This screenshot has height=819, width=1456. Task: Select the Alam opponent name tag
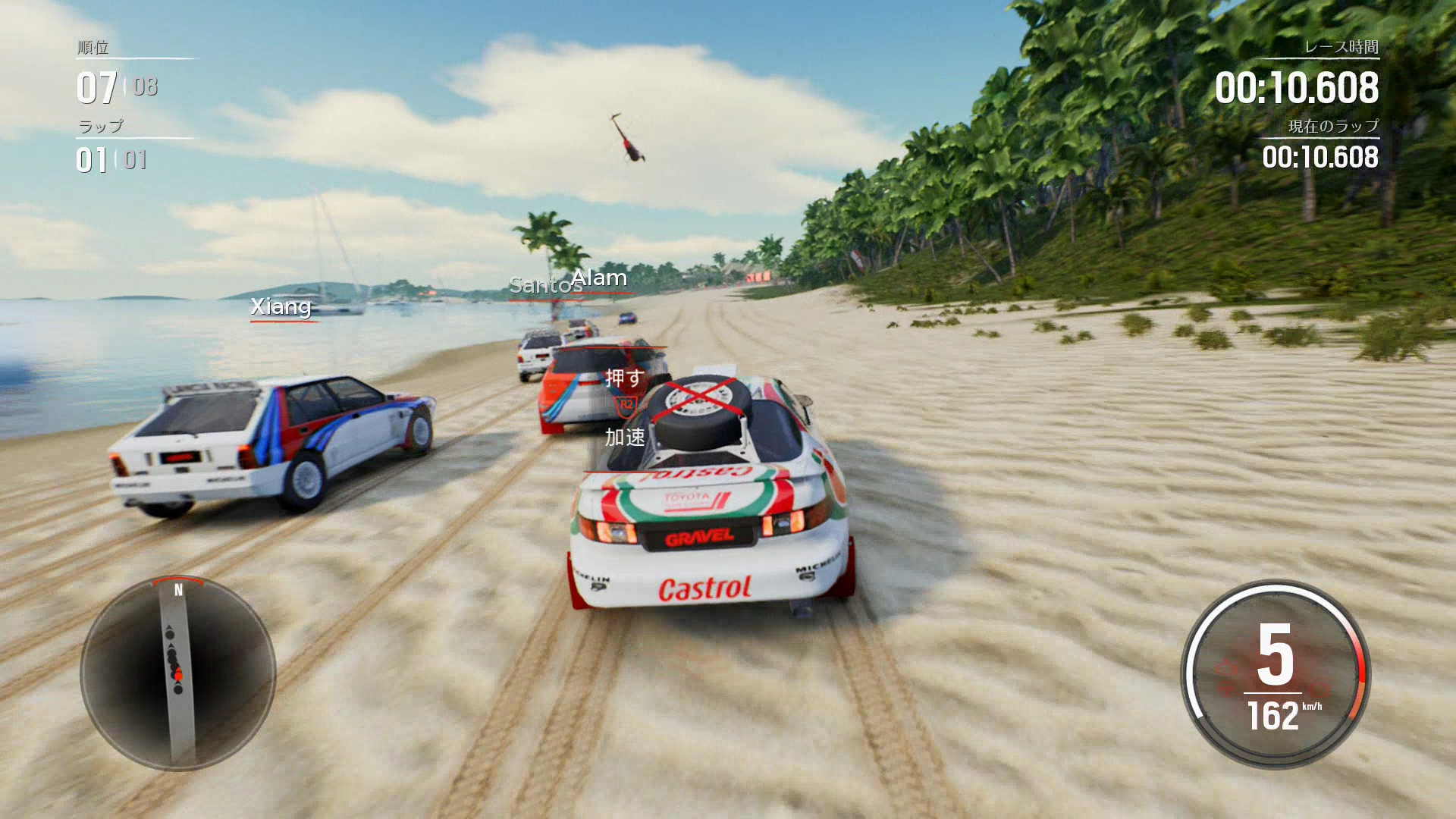[600, 278]
